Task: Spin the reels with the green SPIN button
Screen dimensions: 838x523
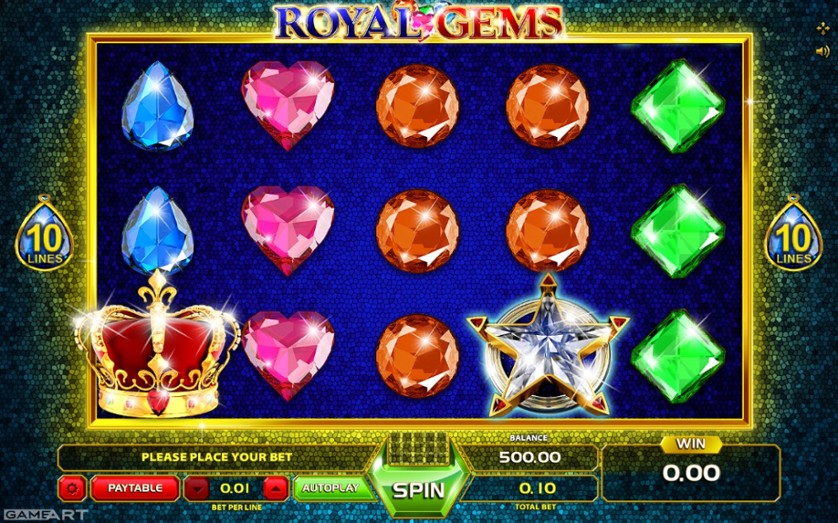Action: pyautogui.click(x=417, y=491)
